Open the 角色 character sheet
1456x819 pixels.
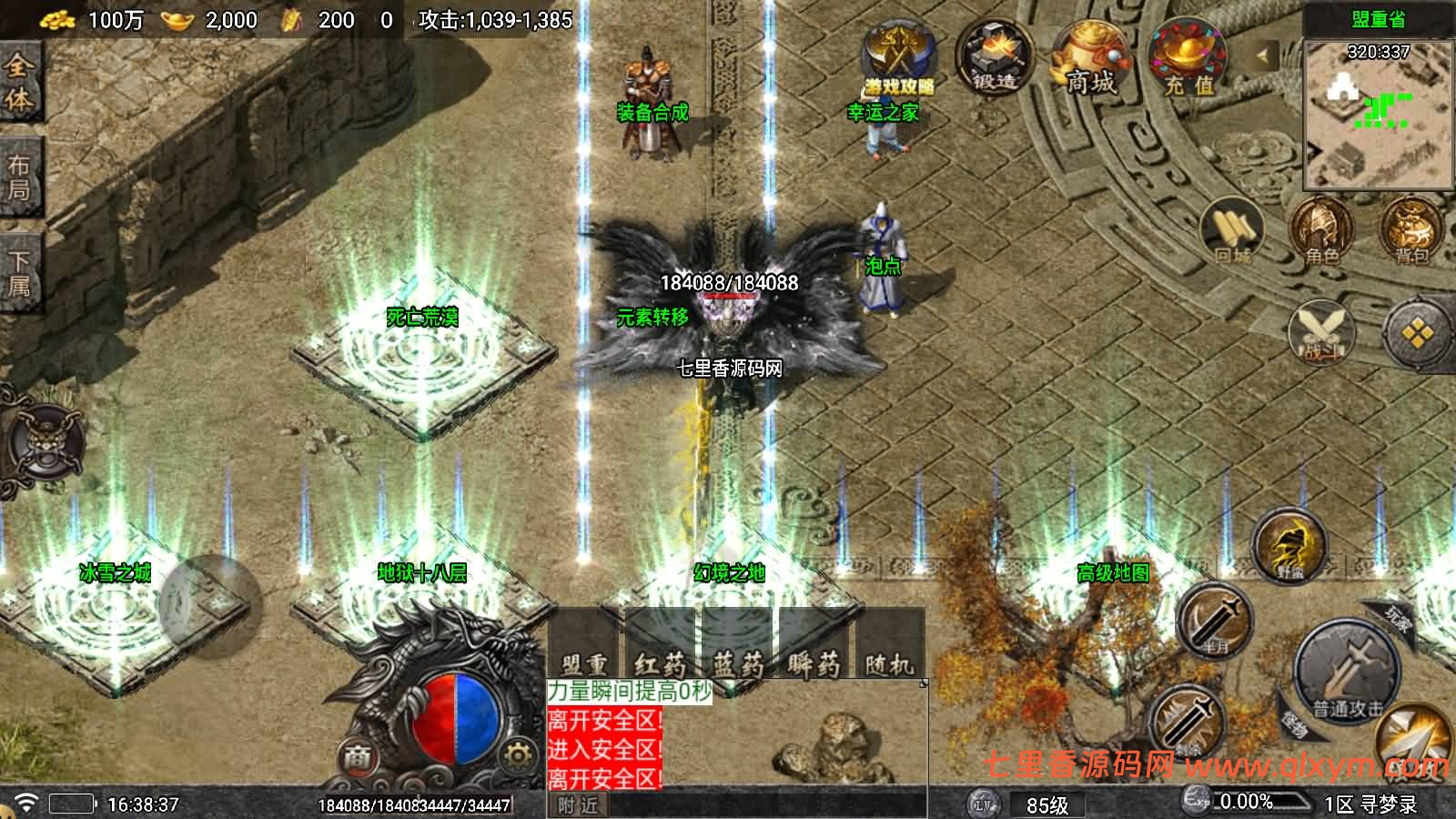(x=1319, y=230)
